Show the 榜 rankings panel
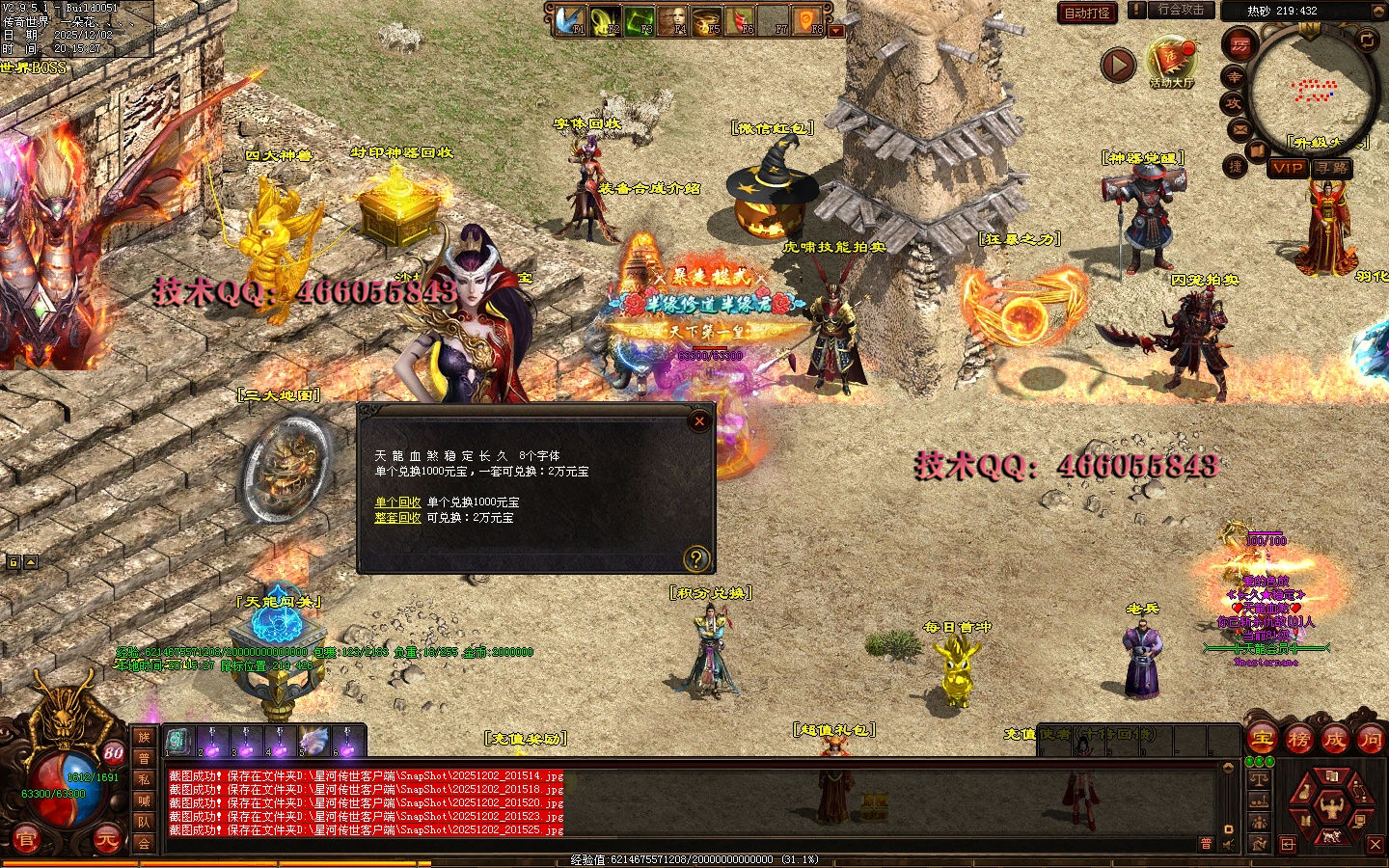 pyautogui.click(x=1298, y=740)
